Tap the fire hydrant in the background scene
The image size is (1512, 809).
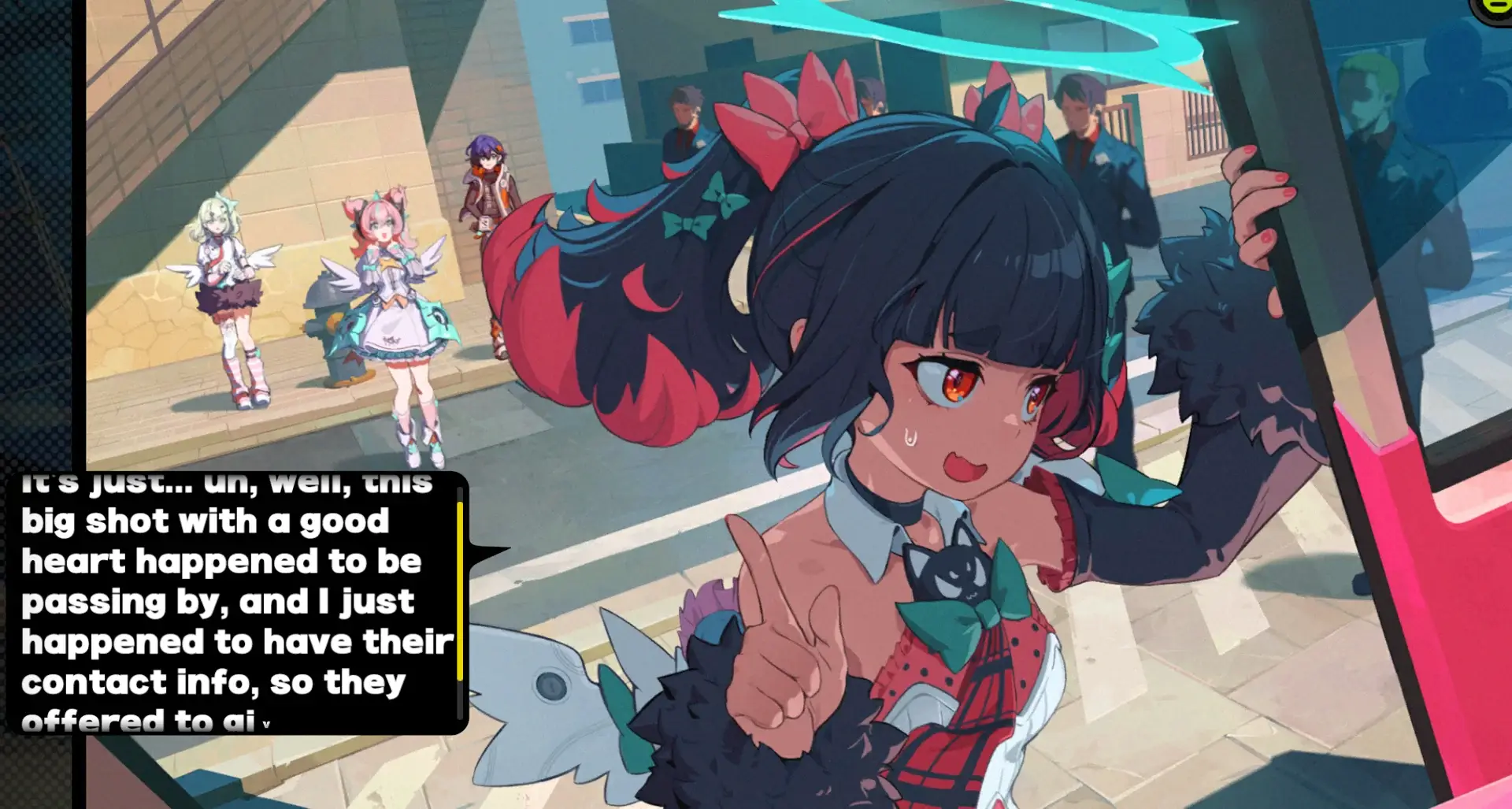[x=323, y=331]
